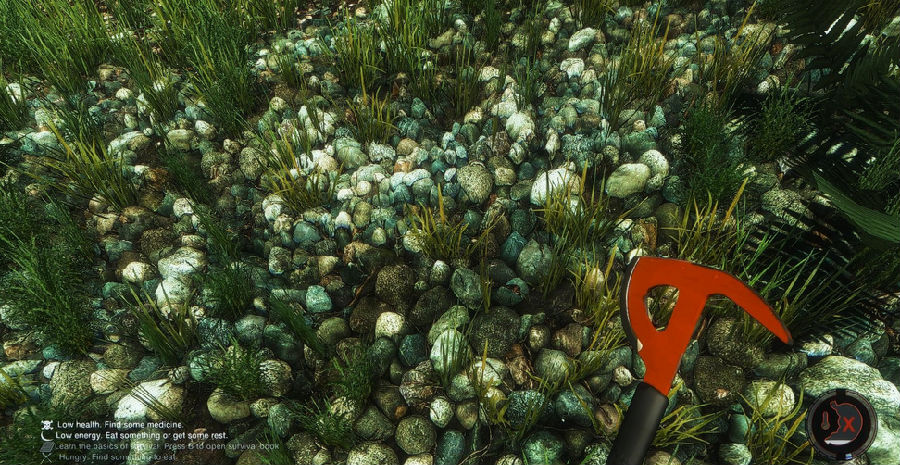This screenshot has width=900, height=465.
Task: Click the hungry status icon
Action: coord(46,458)
